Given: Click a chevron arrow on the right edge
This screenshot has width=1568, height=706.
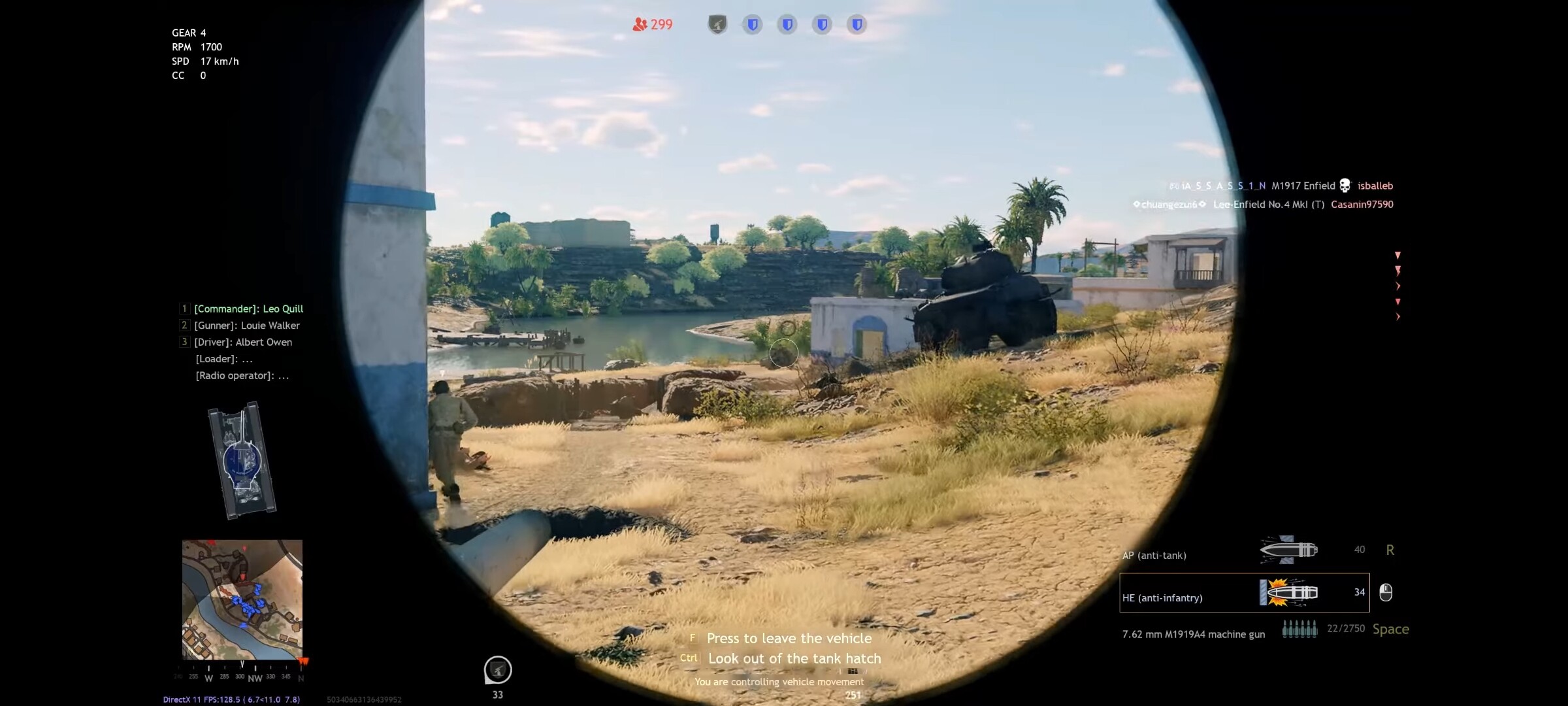Looking at the screenshot, I should pyautogui.click(x=1398, y=286).
